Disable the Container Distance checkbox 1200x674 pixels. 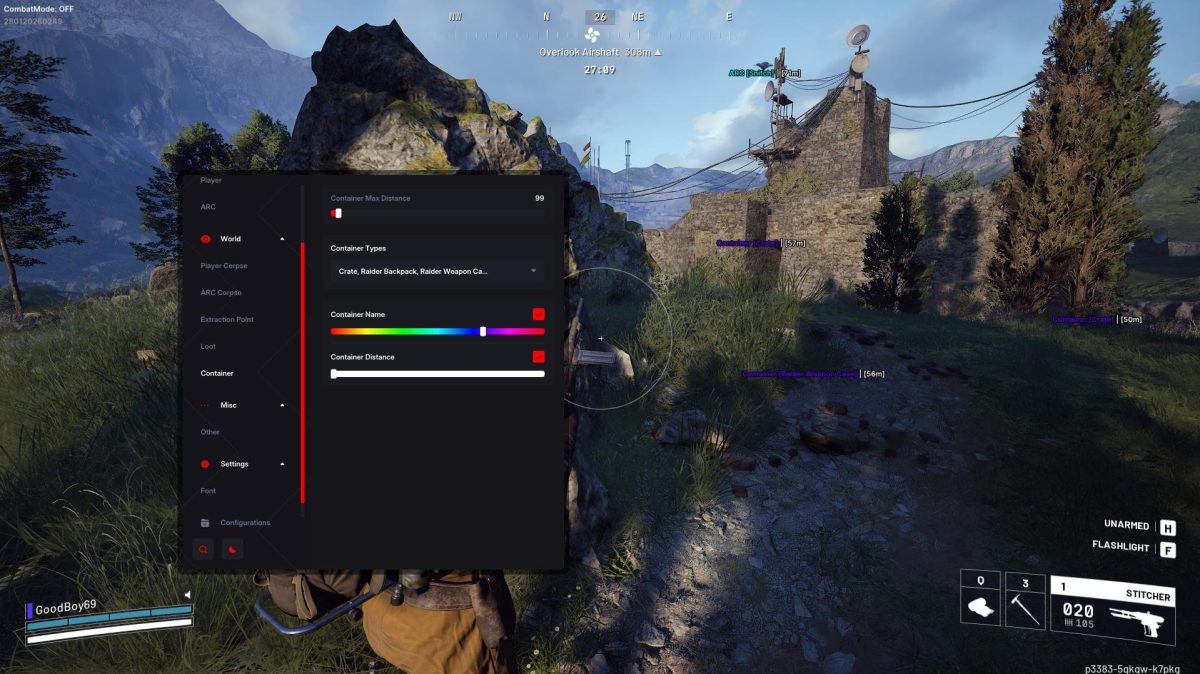[x=538, y=357]
